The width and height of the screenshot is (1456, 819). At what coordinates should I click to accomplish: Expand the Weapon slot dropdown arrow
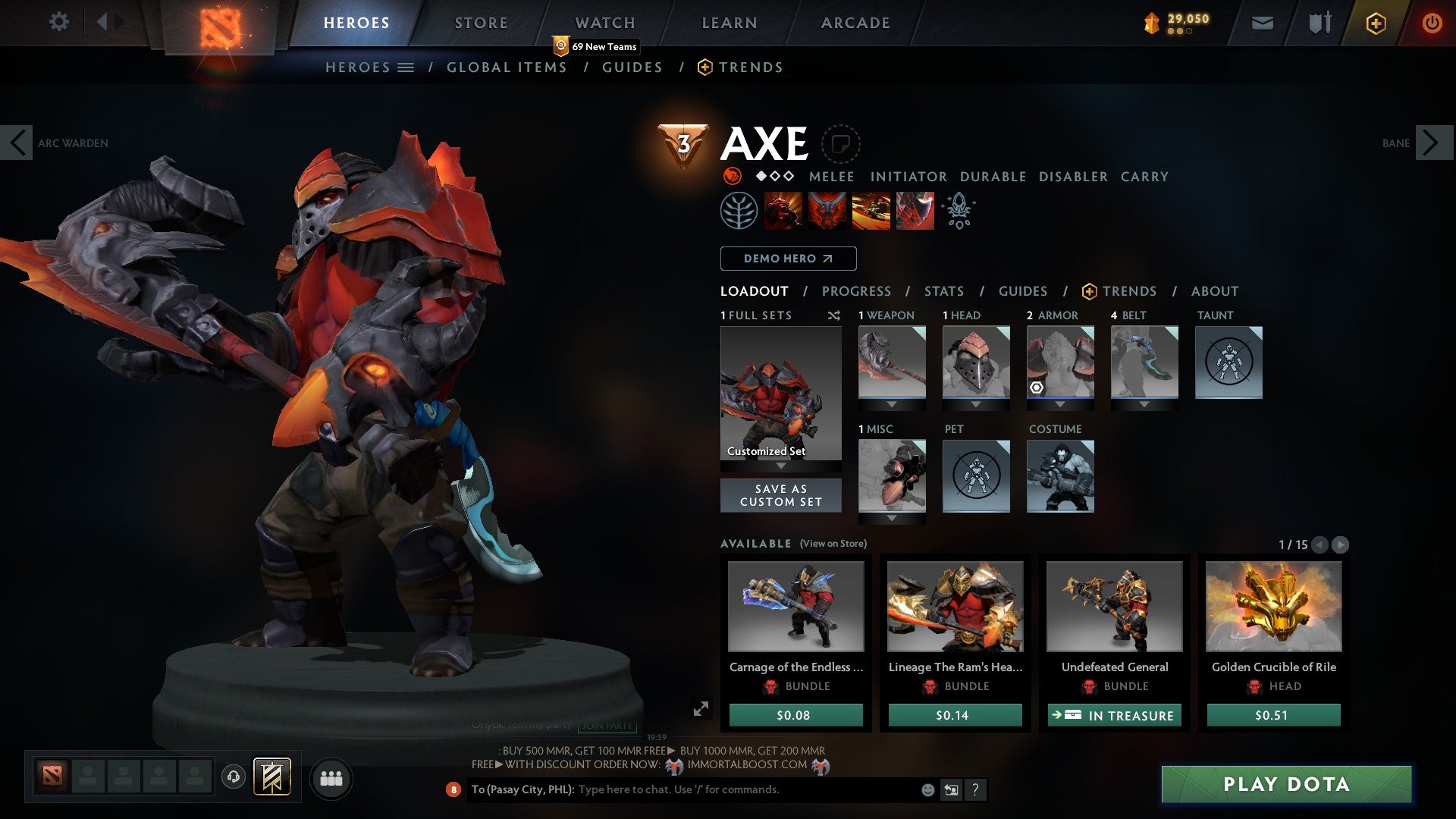(x=891, y=404)
